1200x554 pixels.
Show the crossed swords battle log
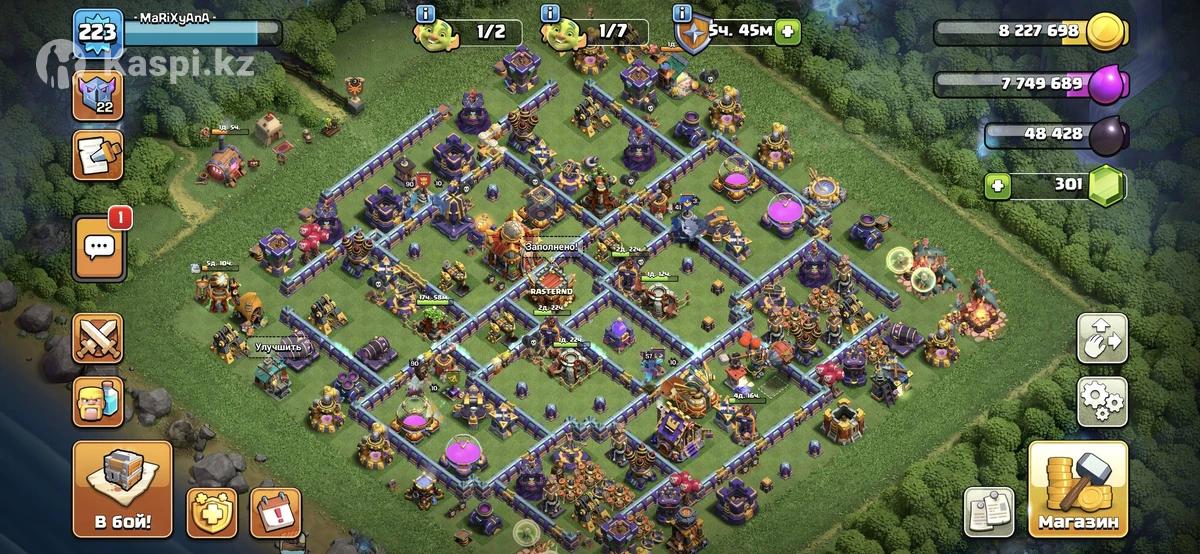(98, 339)
